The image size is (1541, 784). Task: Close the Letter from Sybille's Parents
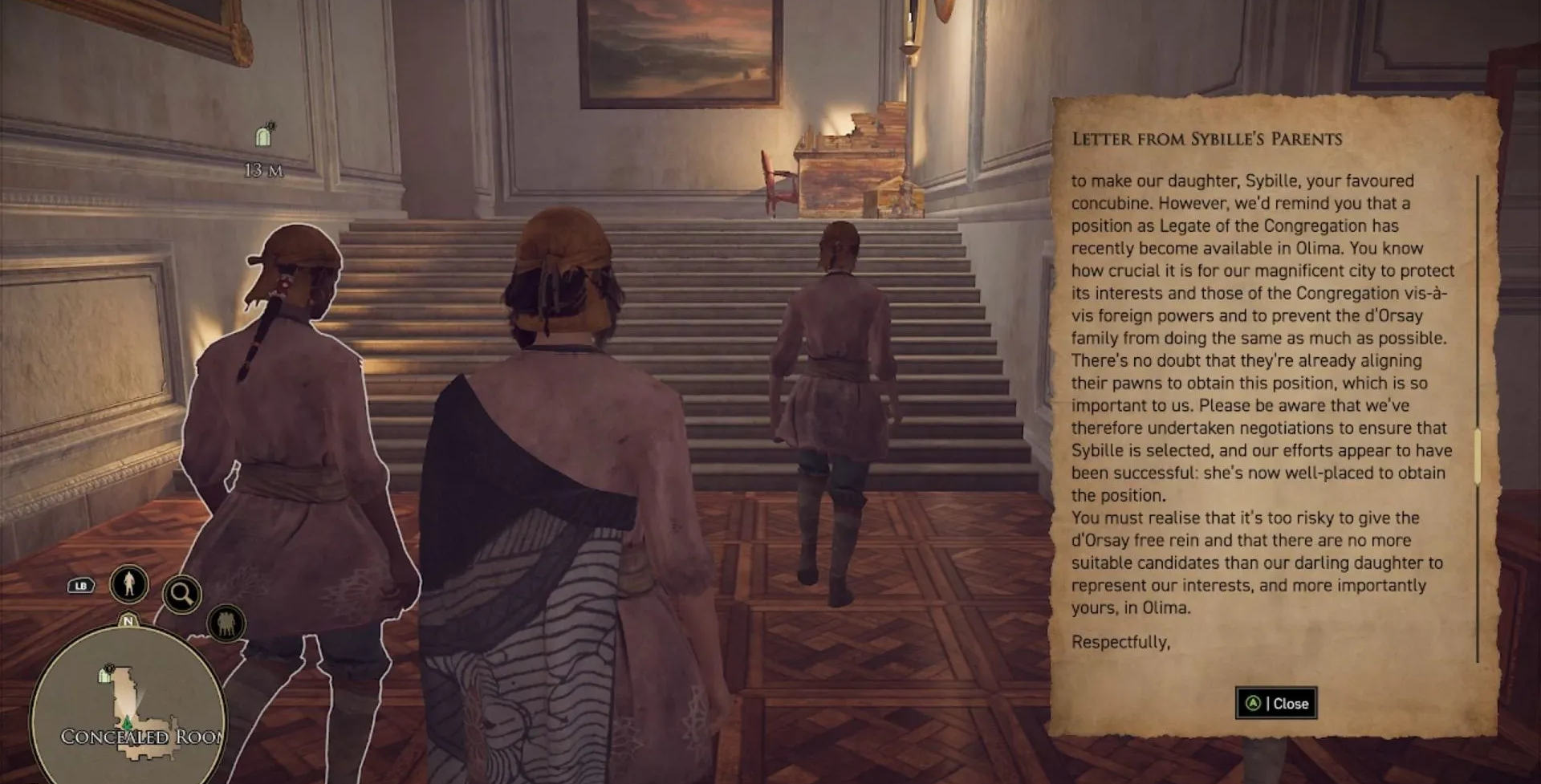[1276, 704]
